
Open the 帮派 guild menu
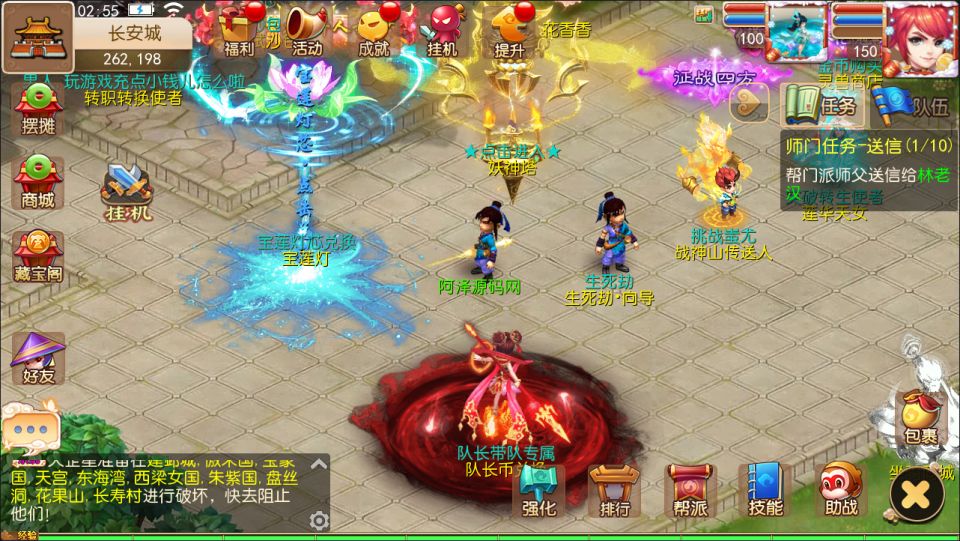[691, 492]
